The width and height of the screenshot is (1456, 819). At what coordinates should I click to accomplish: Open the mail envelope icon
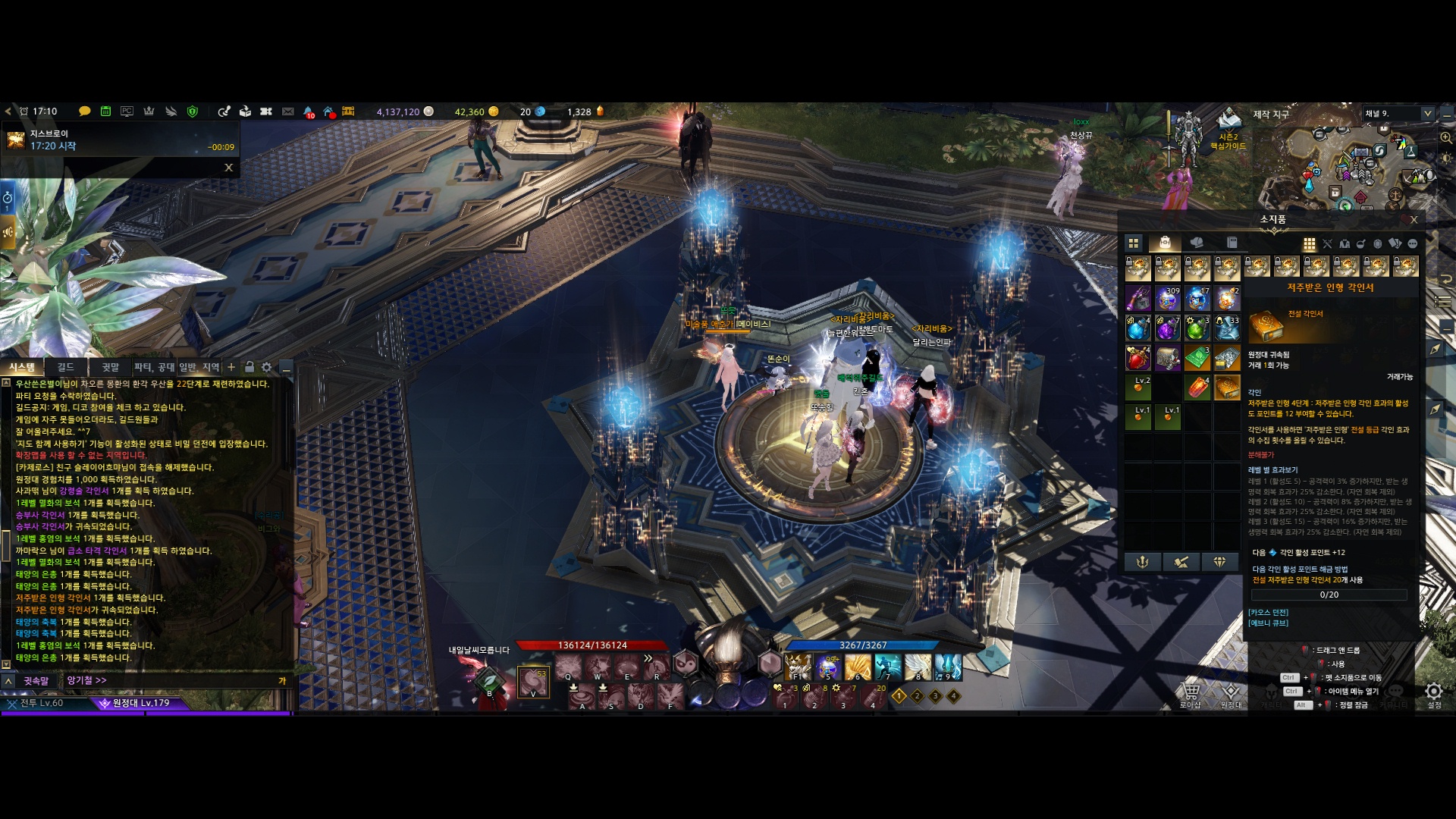click(287, 111)
